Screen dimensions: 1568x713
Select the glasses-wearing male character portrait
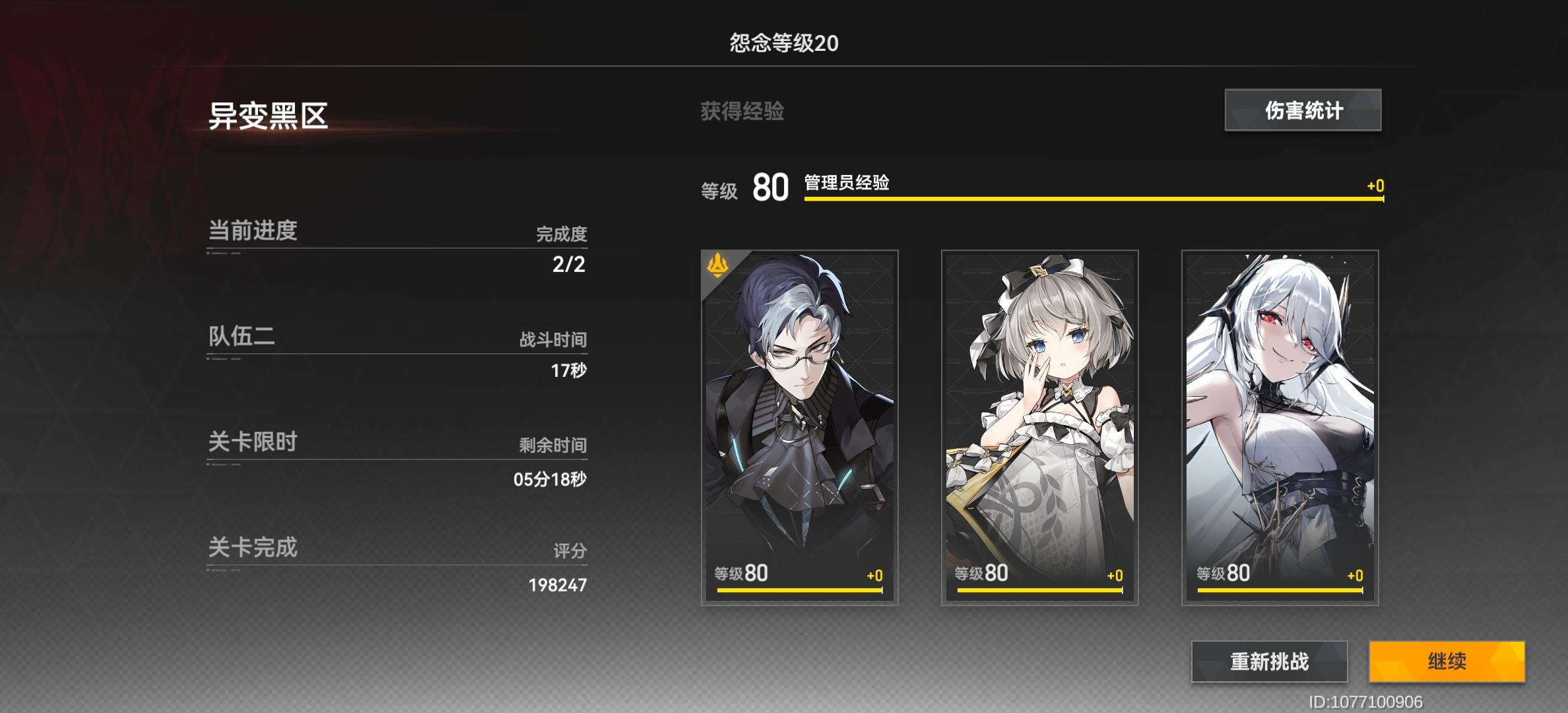click(798, 429)
